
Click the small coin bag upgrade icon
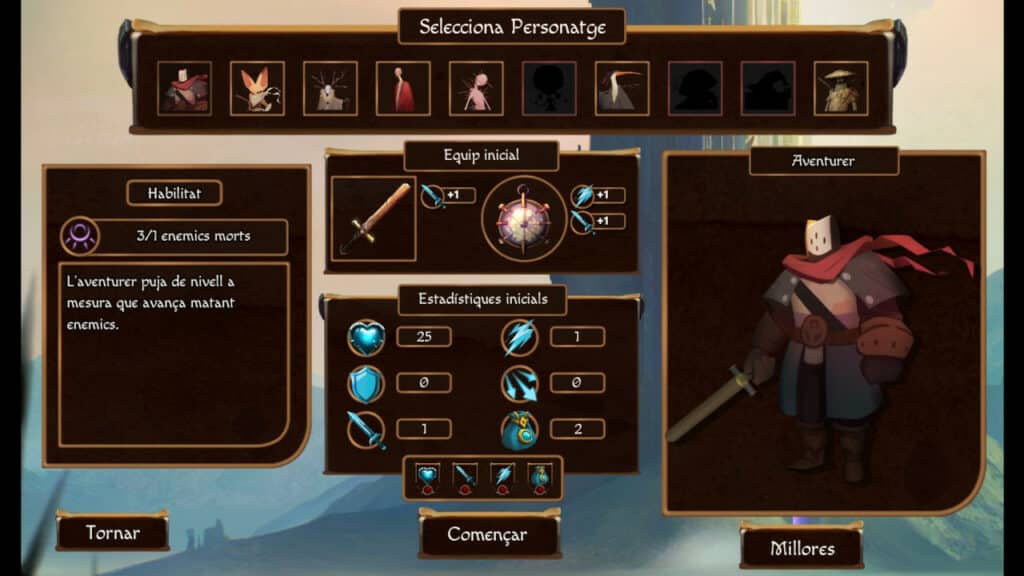tap(541, 478)
